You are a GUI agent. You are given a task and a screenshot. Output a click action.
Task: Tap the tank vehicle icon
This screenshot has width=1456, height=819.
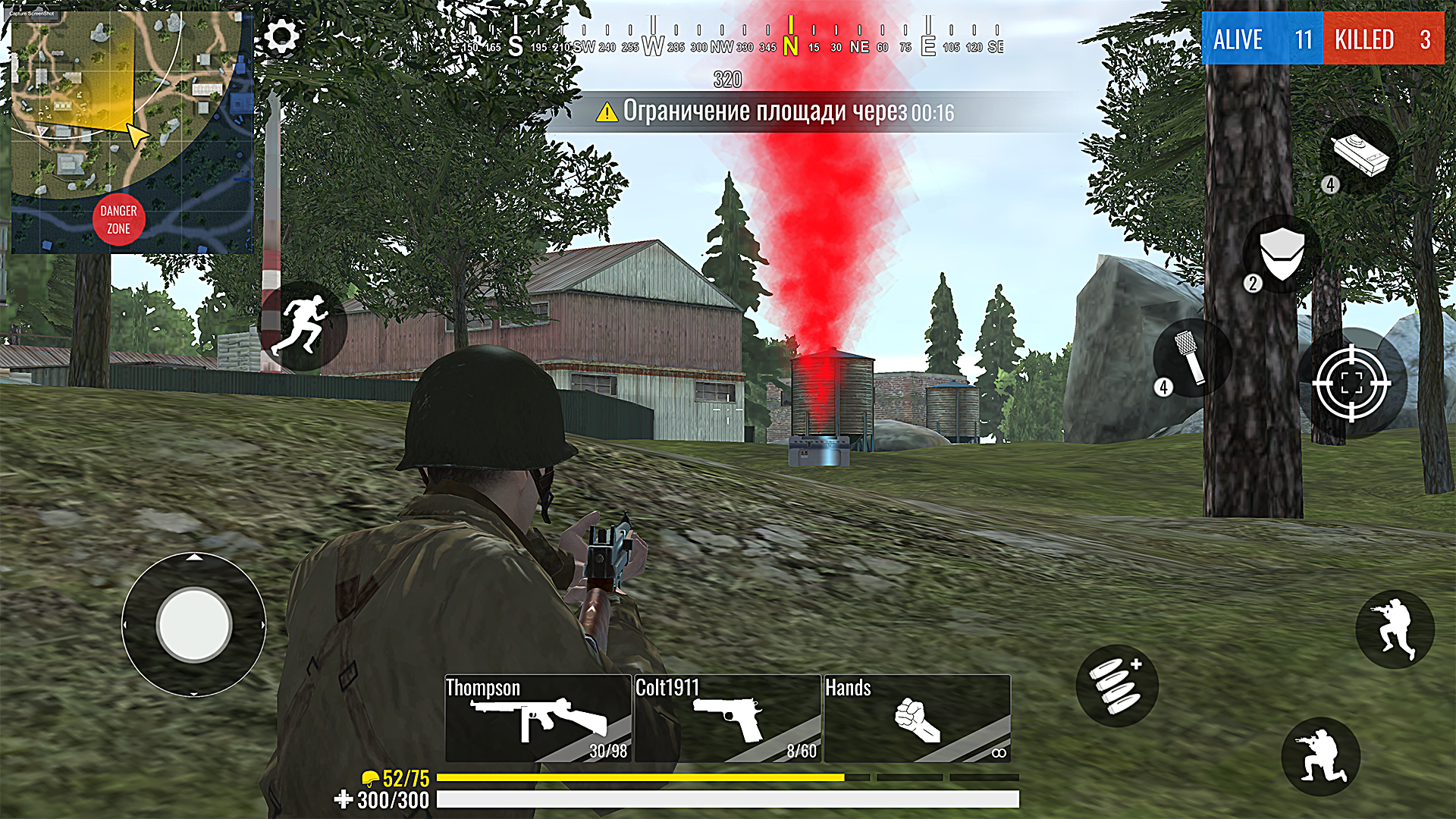(1360, 155)
